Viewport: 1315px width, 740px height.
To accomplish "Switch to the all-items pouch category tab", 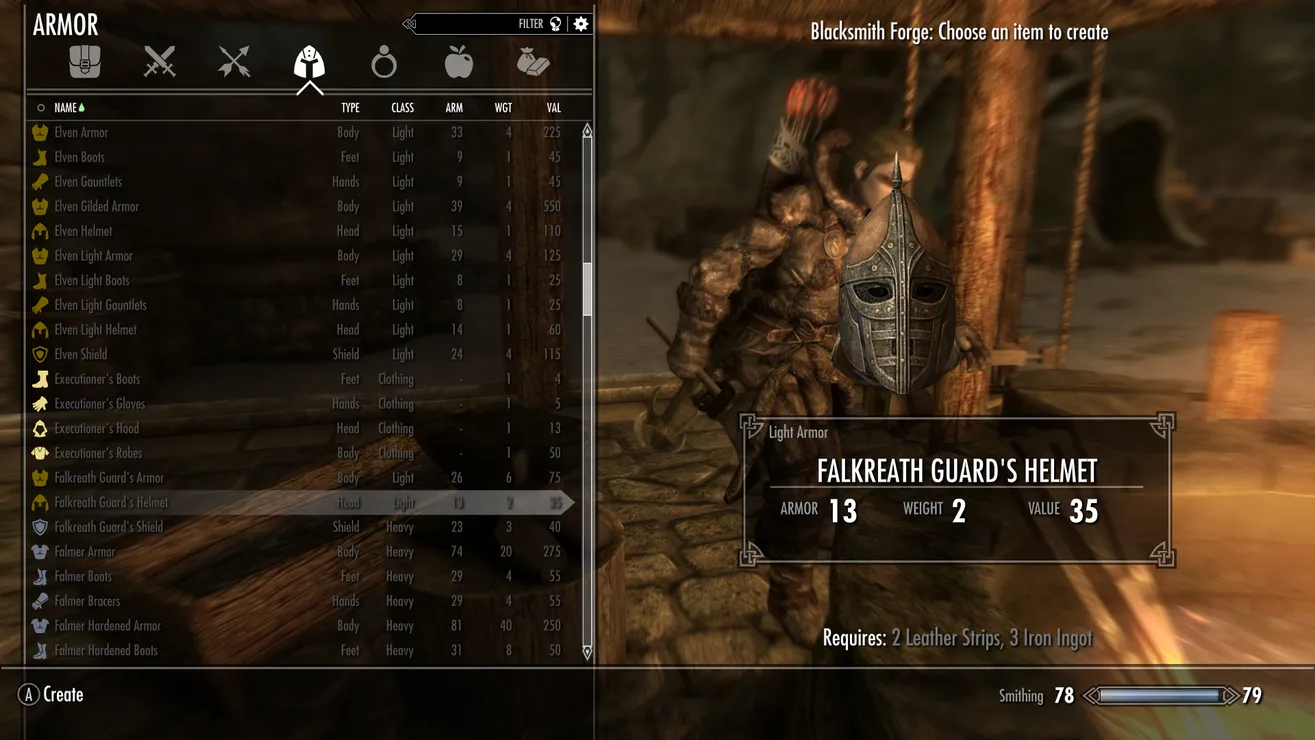I will point(85,63).
